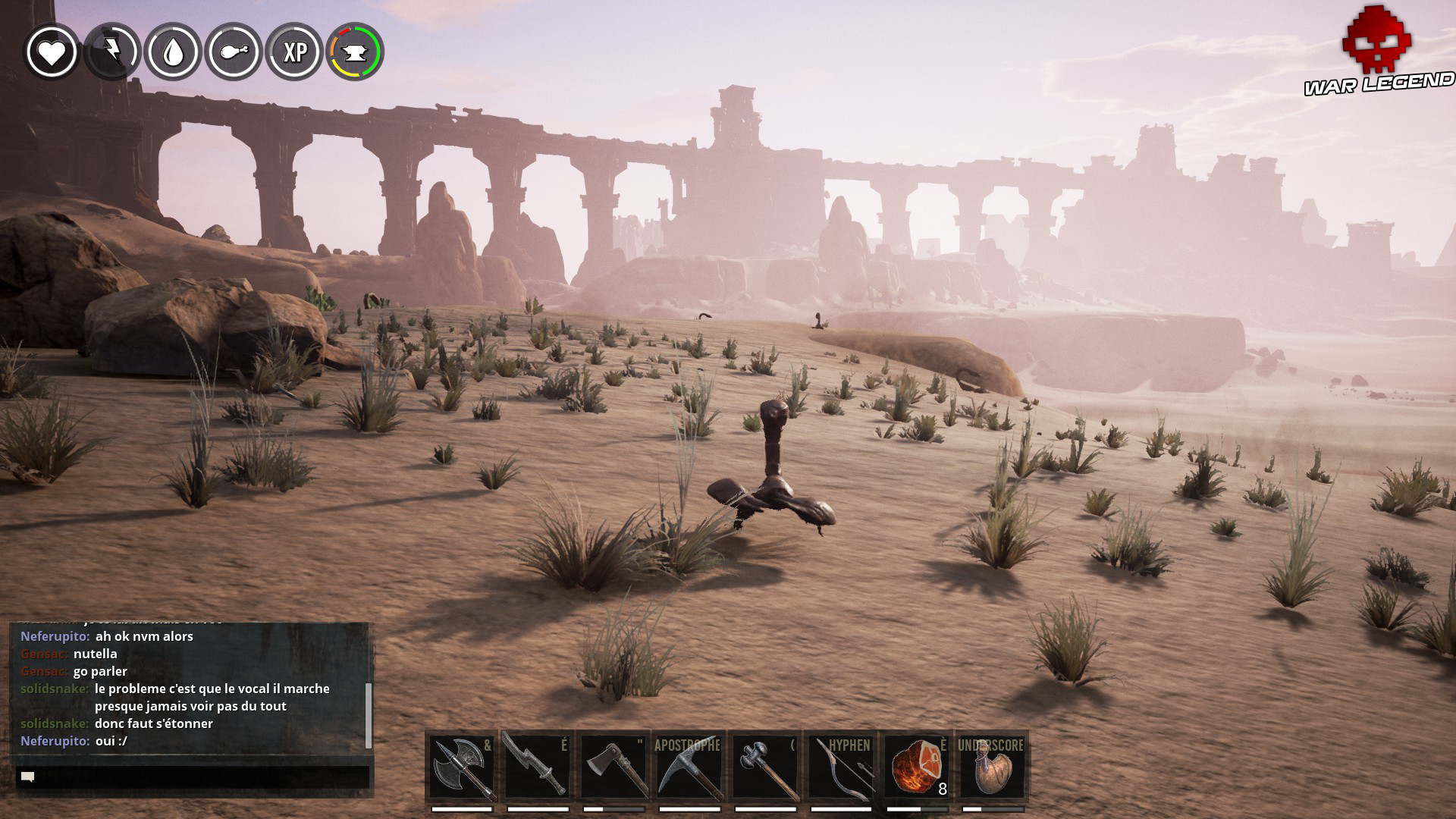The image size is (1456, 819).
Task: Equip the bow and arrows slot
Action: pos(841,767)
